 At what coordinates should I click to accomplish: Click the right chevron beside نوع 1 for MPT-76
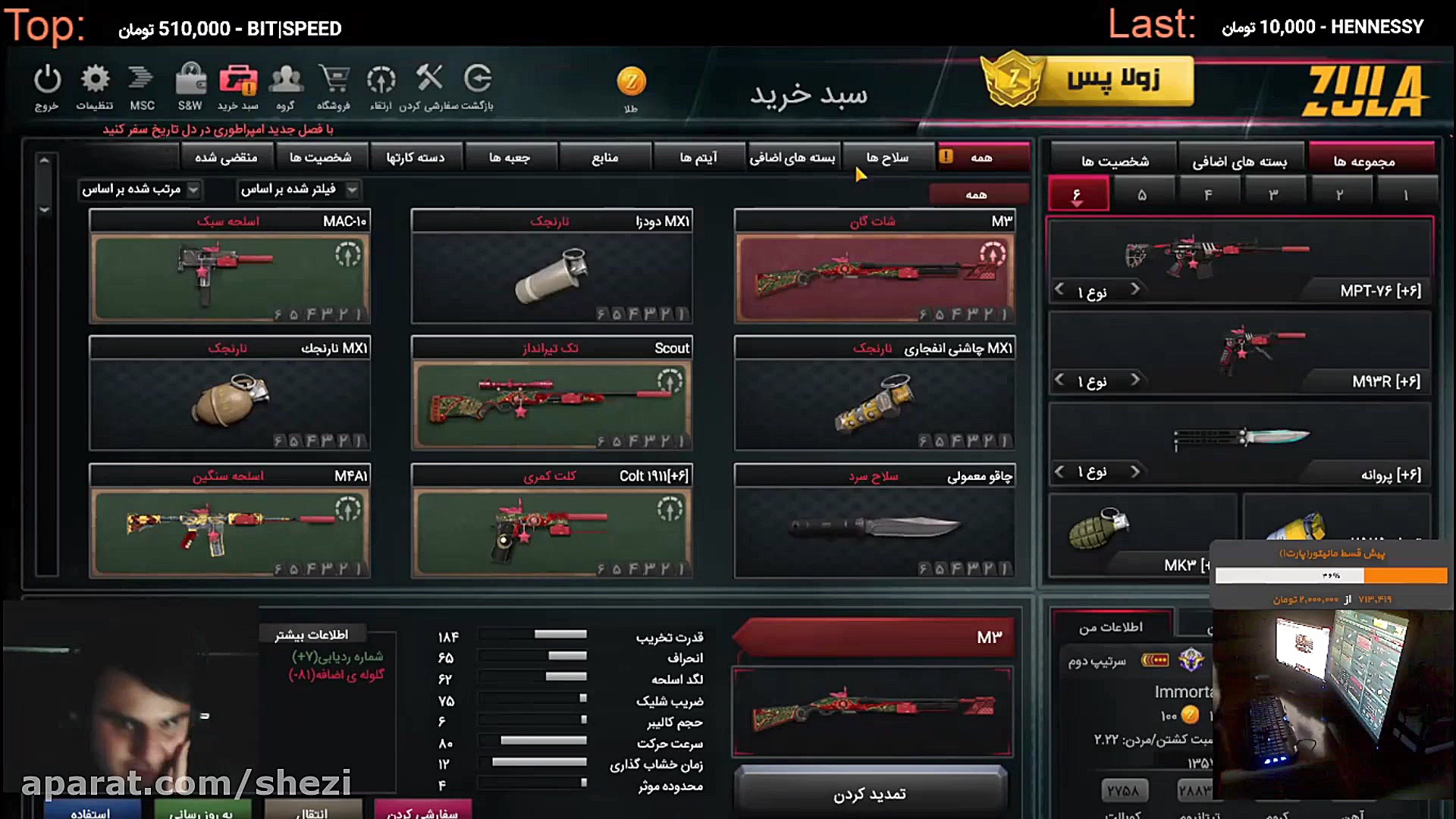pyautogui.click(x=1135, y=289)
